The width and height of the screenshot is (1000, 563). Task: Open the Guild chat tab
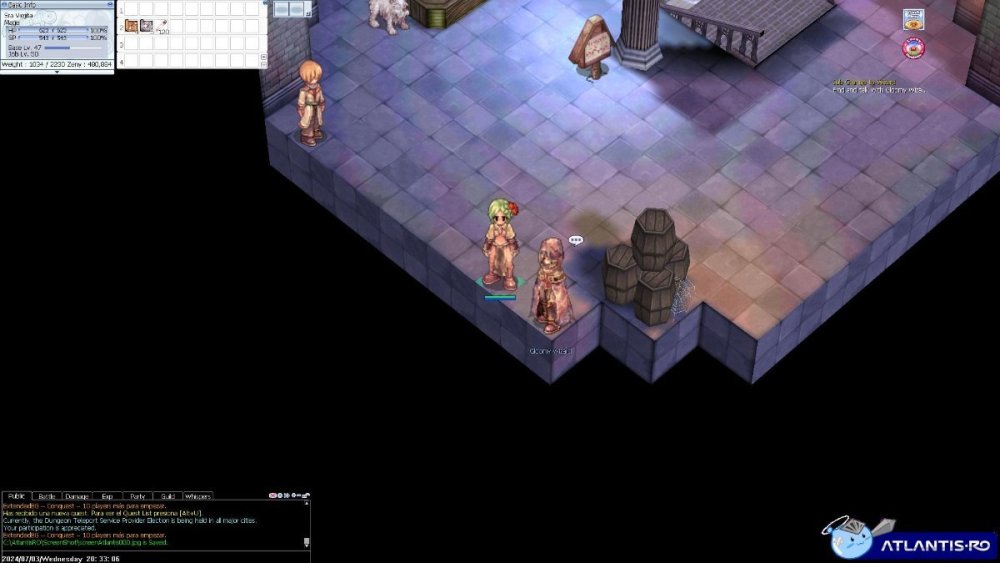click(167, 496)
